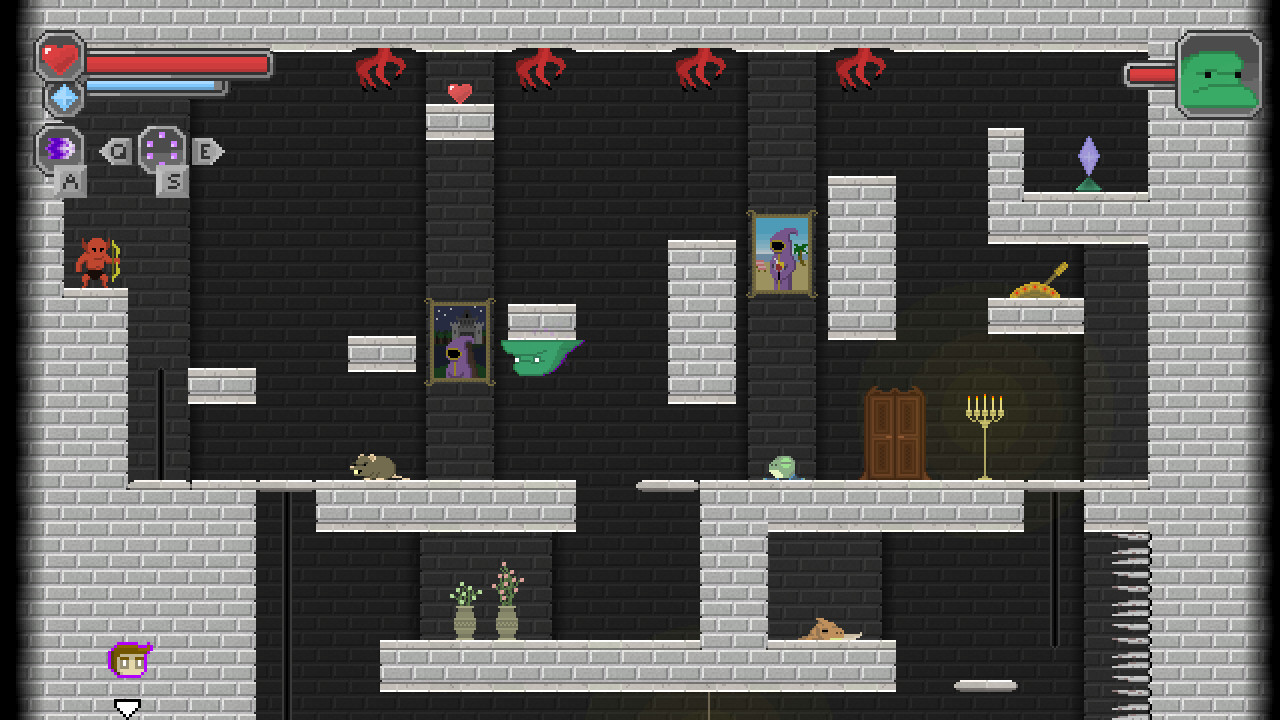Select the purple orb ability icon
Viewport: 1280px width, 720px height.
(x=57, y=149)
